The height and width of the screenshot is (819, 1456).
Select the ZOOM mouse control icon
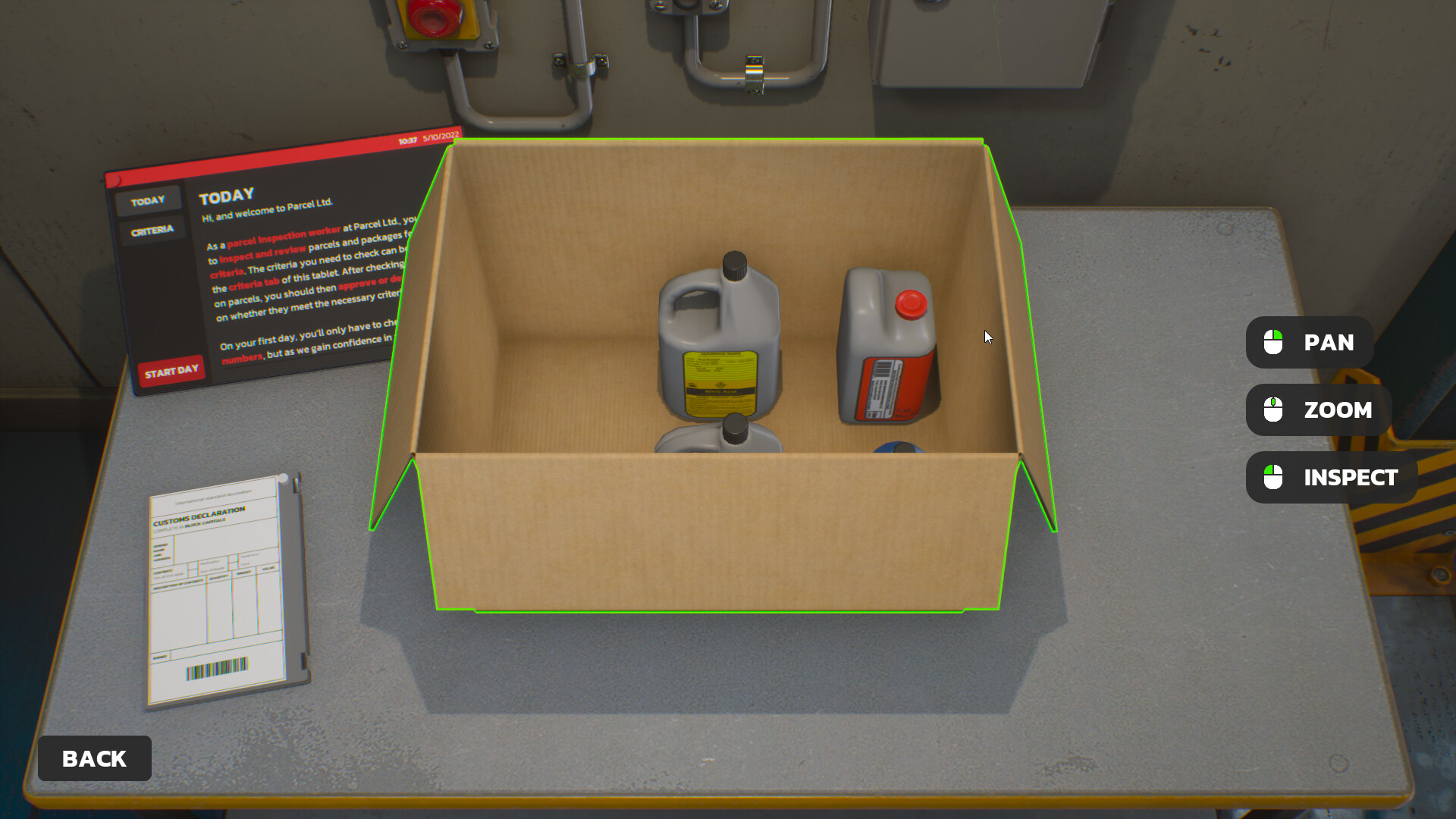1272,409
